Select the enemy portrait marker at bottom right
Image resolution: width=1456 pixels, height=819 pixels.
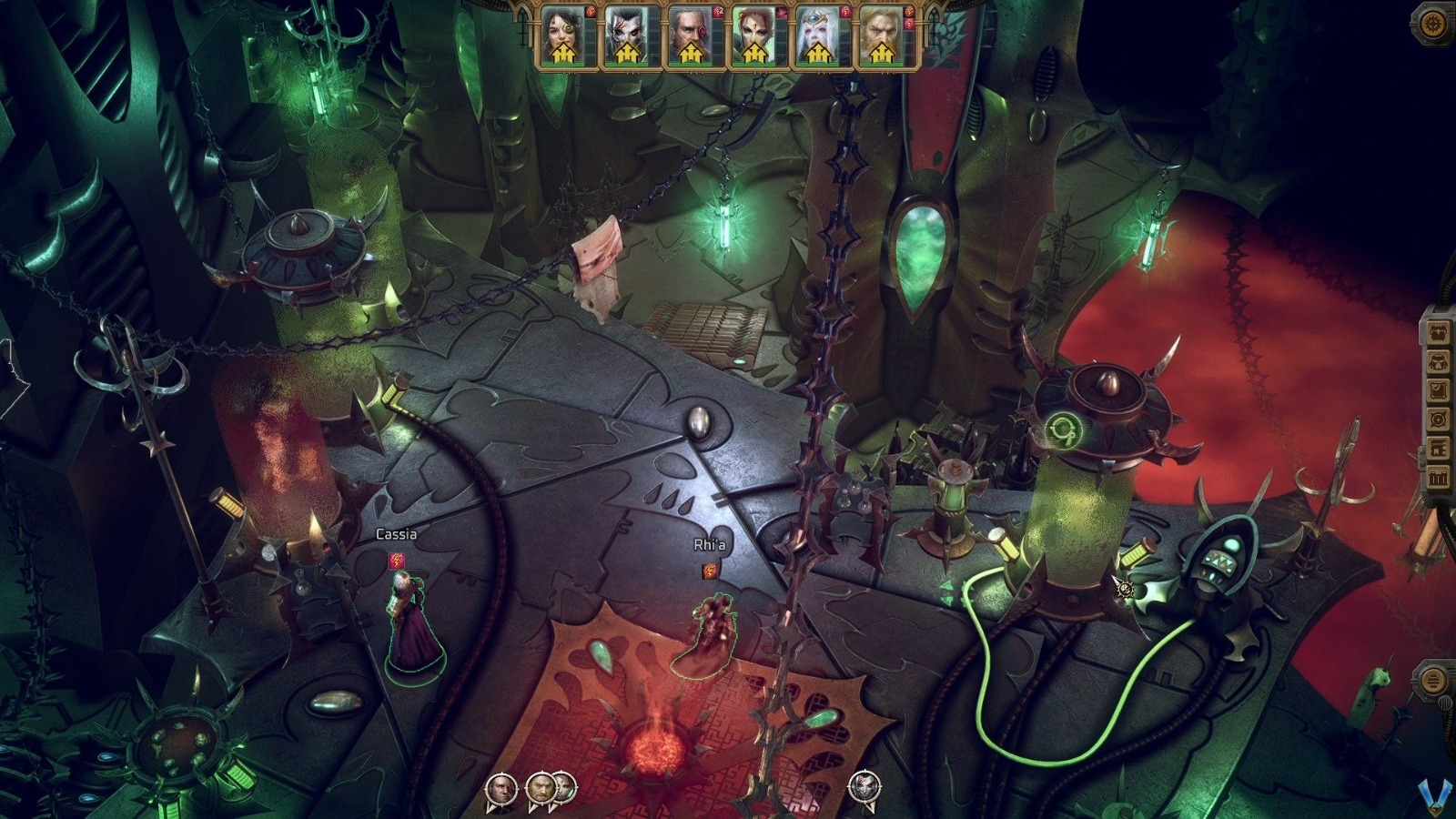click(863, 786)
